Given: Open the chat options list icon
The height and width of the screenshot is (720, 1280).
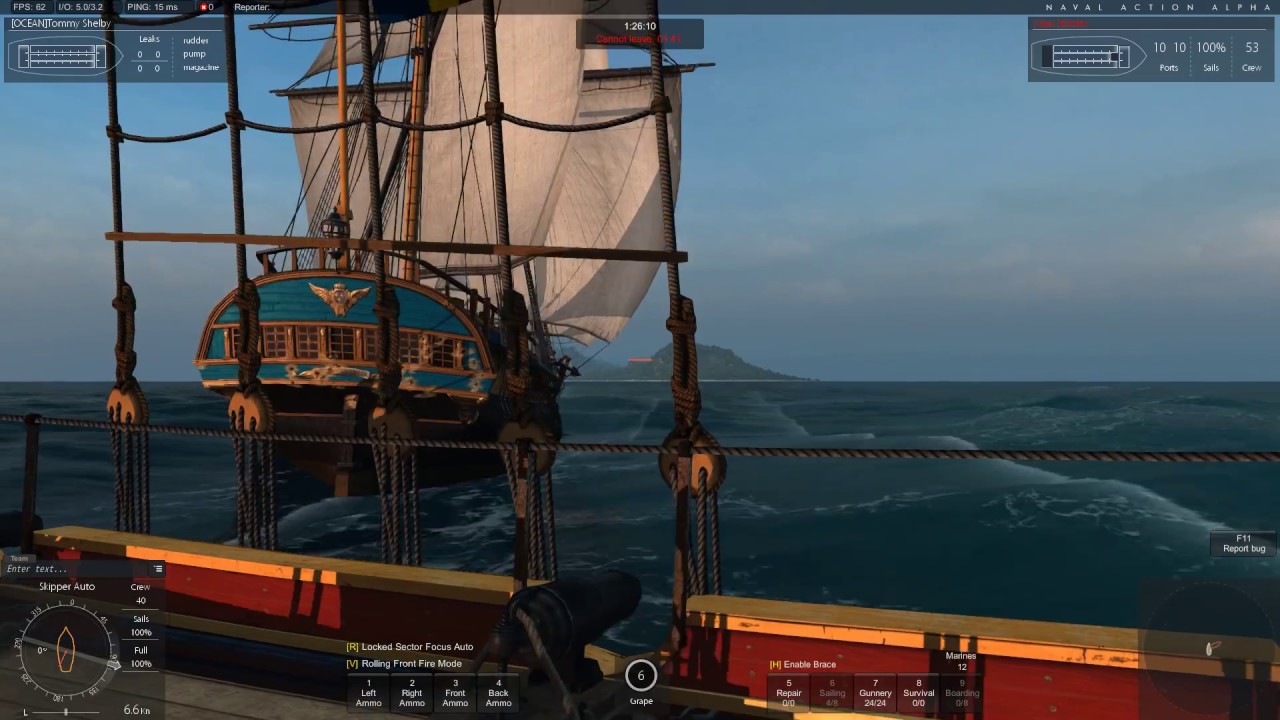Looking at the screenshot, I should [x=157, y=569].
